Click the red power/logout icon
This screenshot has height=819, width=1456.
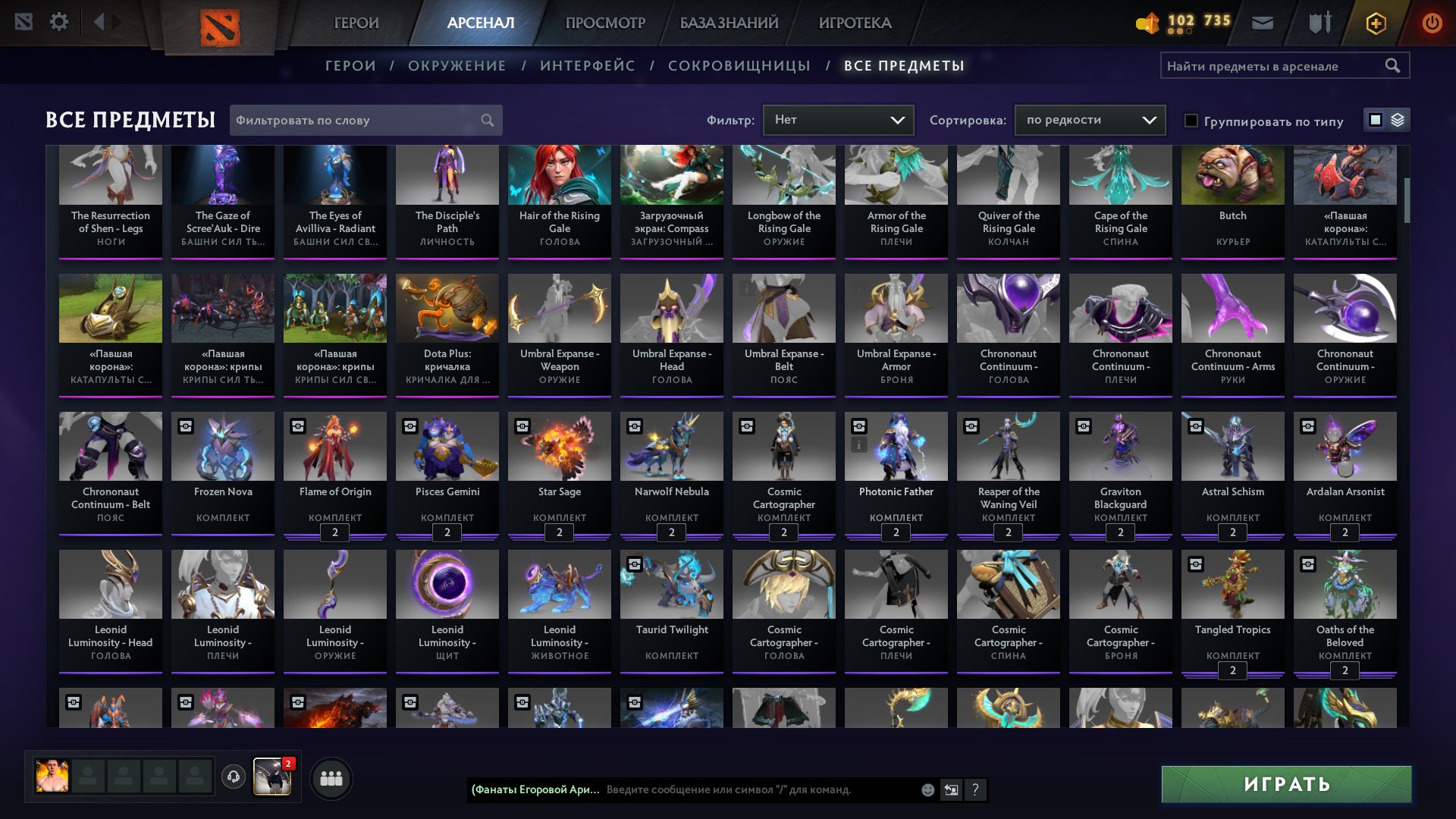tap(1430, 23)
